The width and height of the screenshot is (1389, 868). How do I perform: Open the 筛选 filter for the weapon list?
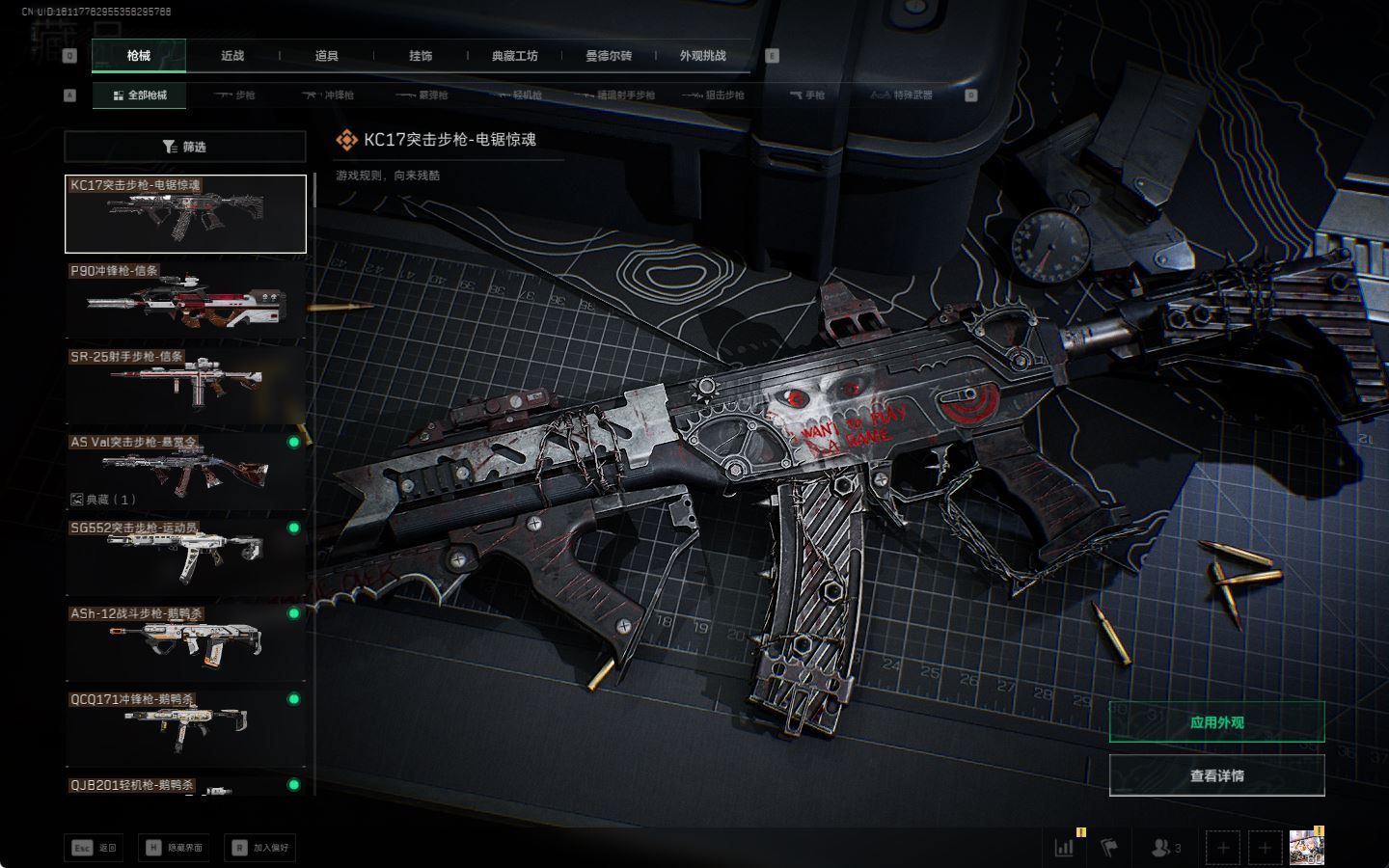click(x=185, y=147)
